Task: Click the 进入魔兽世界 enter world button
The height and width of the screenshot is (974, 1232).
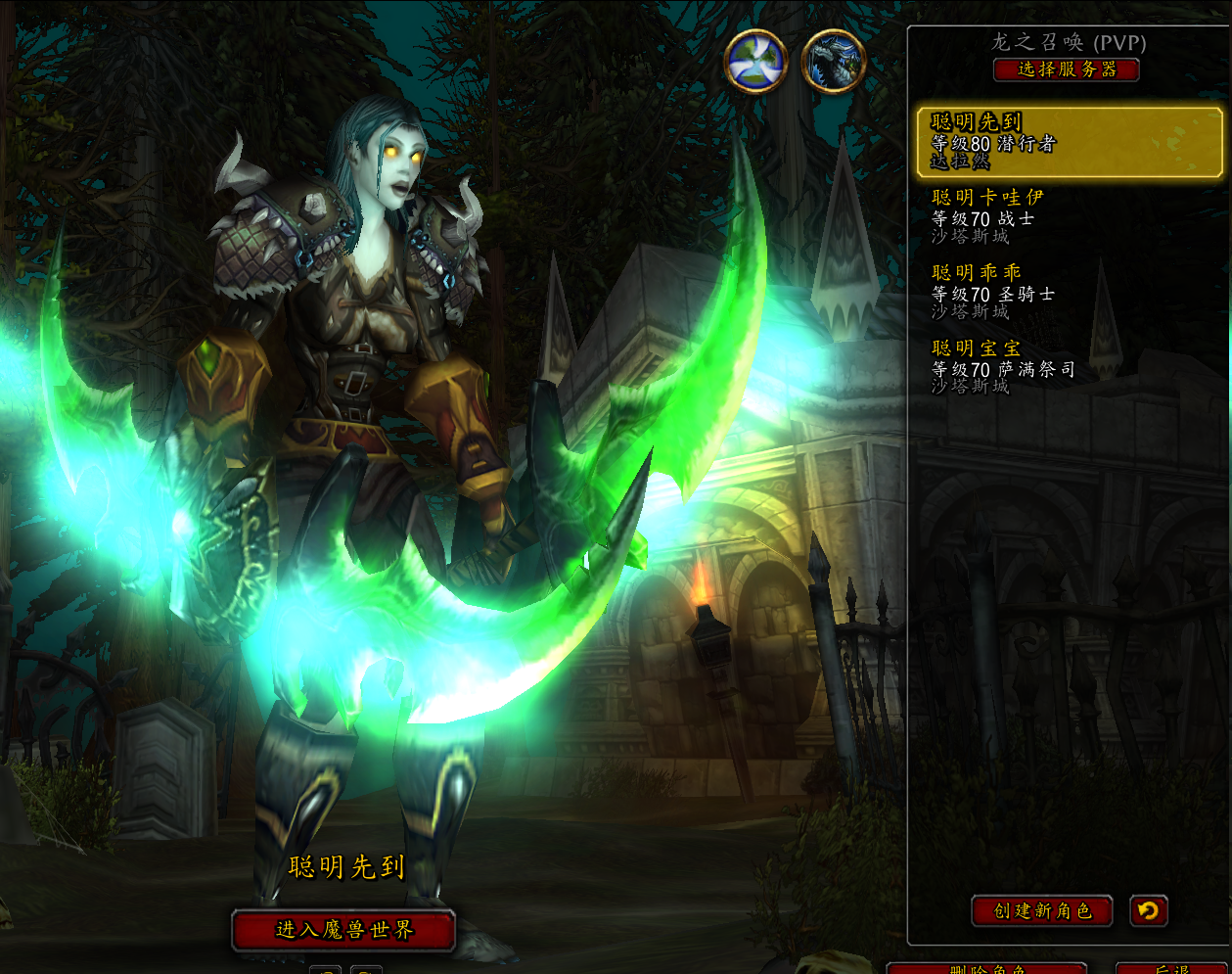Action: click(x=343, y=930)
